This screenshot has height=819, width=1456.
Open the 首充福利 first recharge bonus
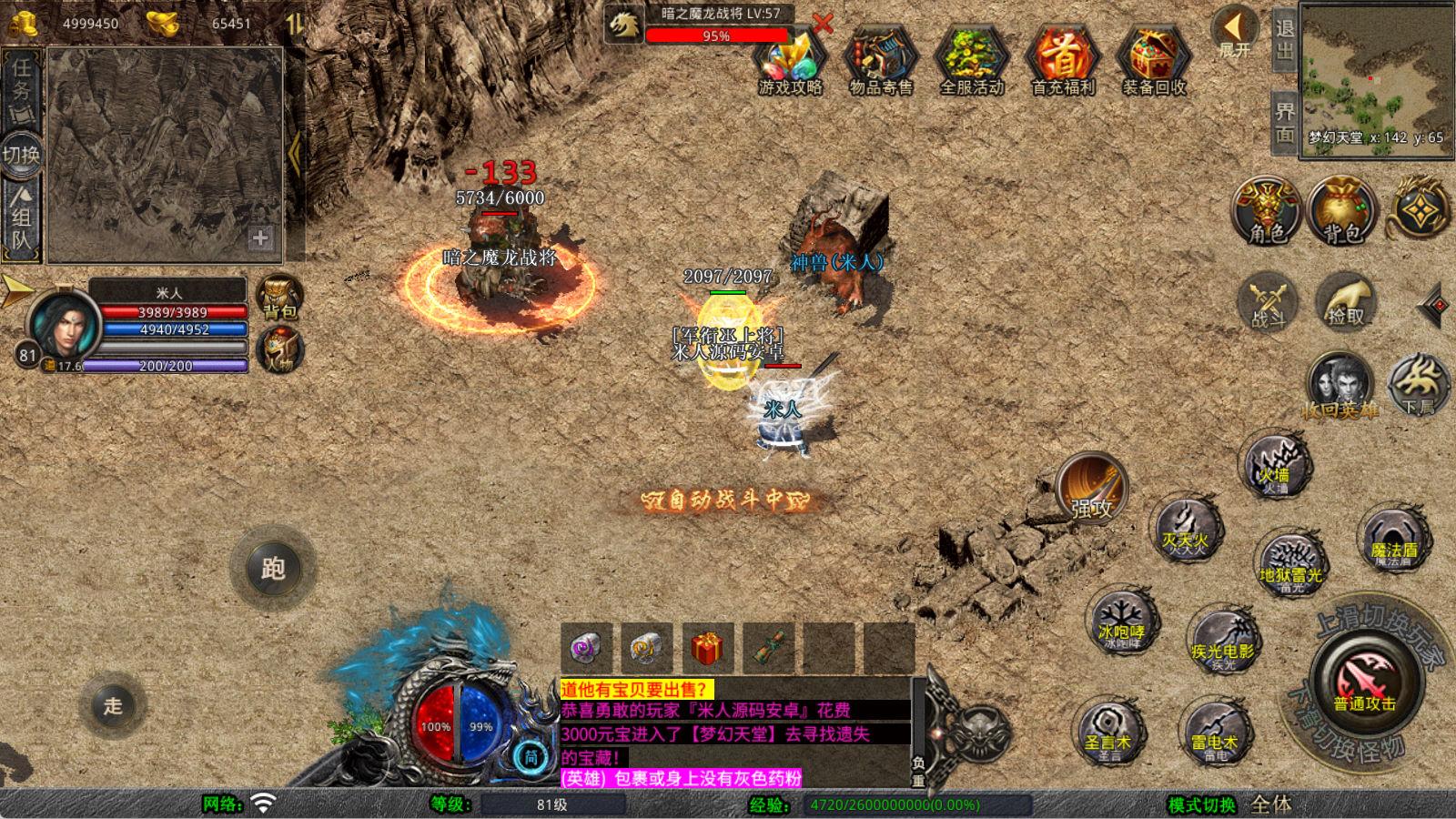[1063, 62]
